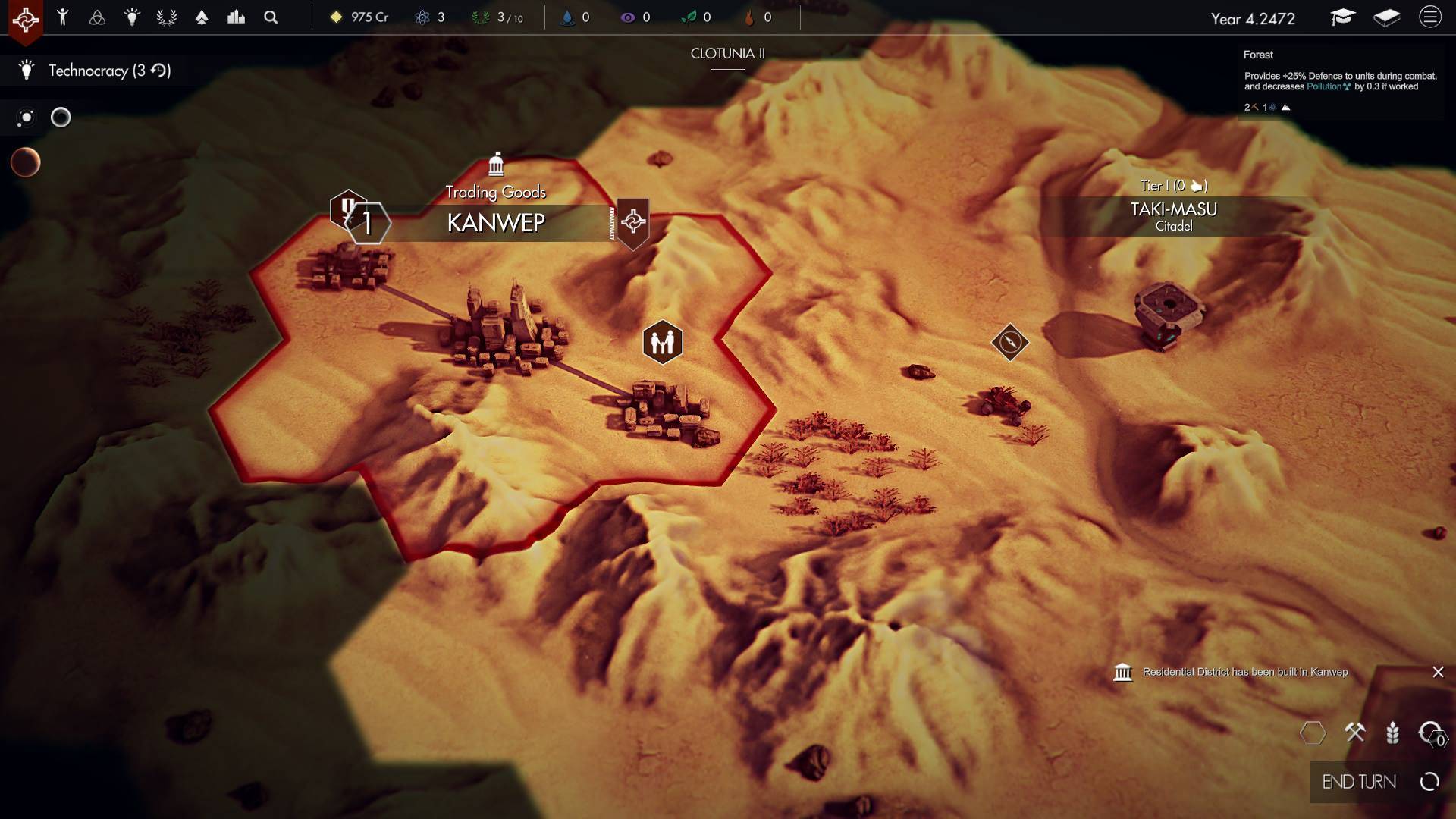Toggle the crossed hammers production overlay
Image resolution: width=1456 pixels, height=819 pixels.
click(1354, 733)
